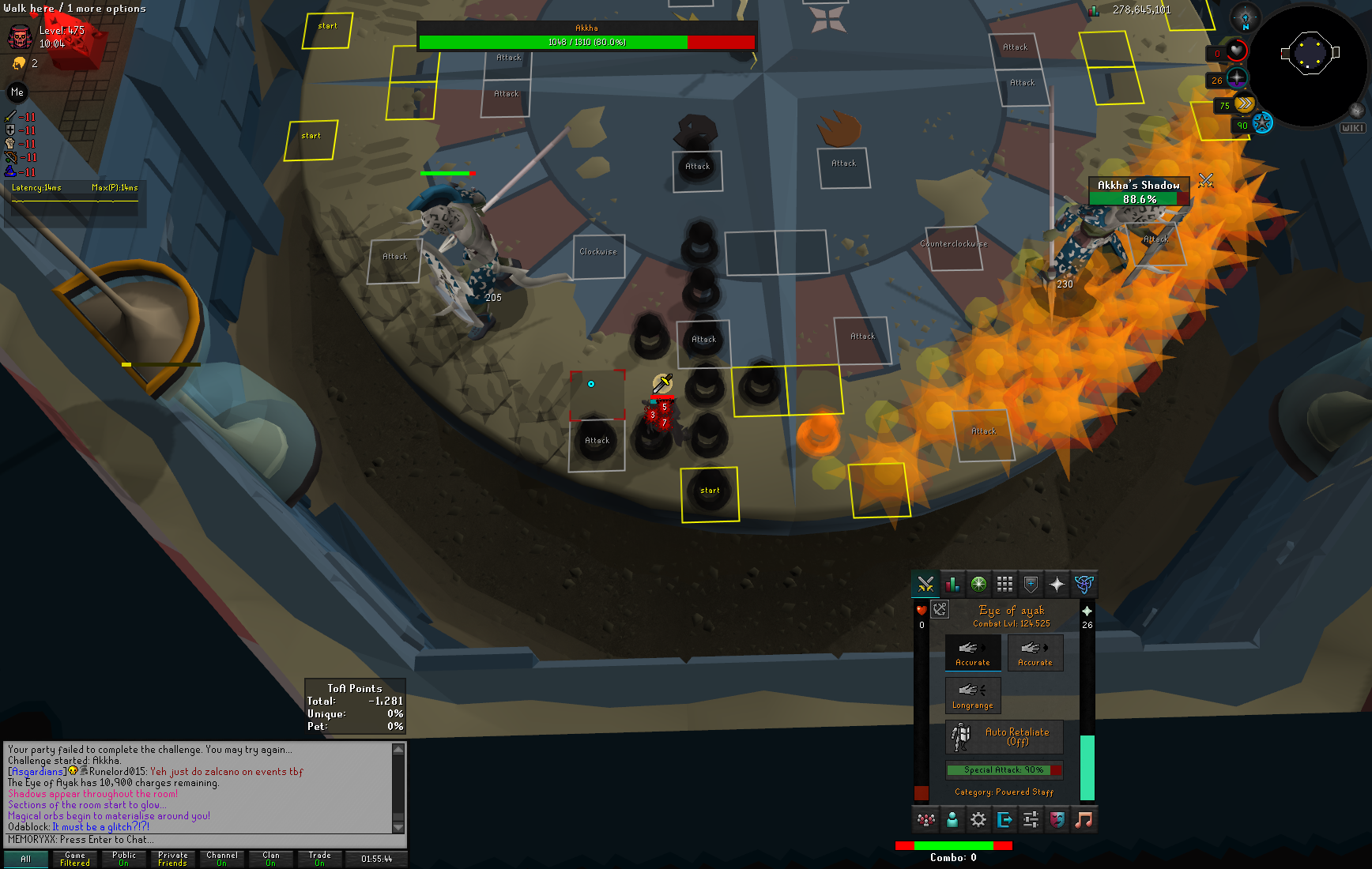This screenshot has width=1372, height=869.
Task: Open the Logout door tab
Action: tap(1004, 820)
